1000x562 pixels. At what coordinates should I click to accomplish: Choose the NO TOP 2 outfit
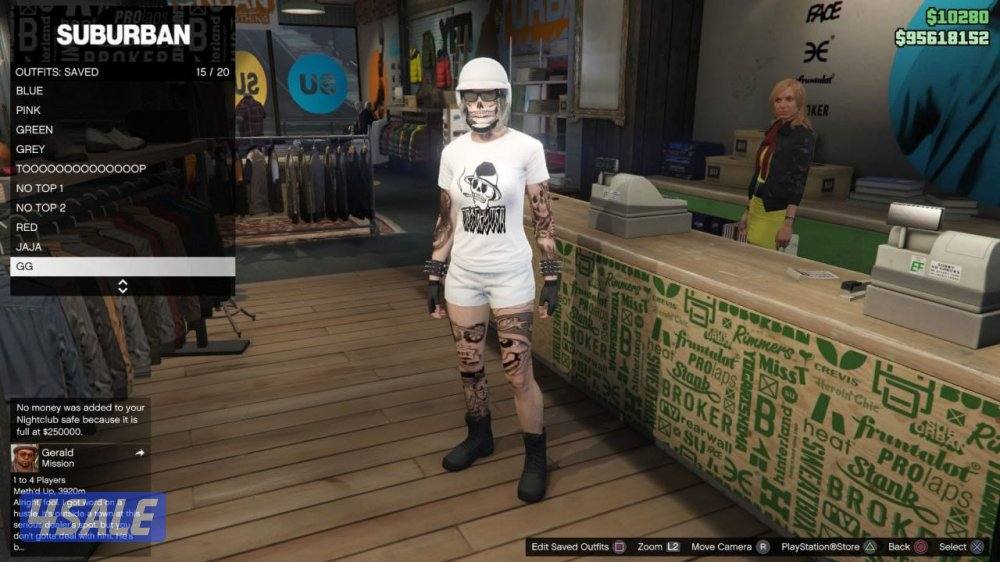[122, 208]
